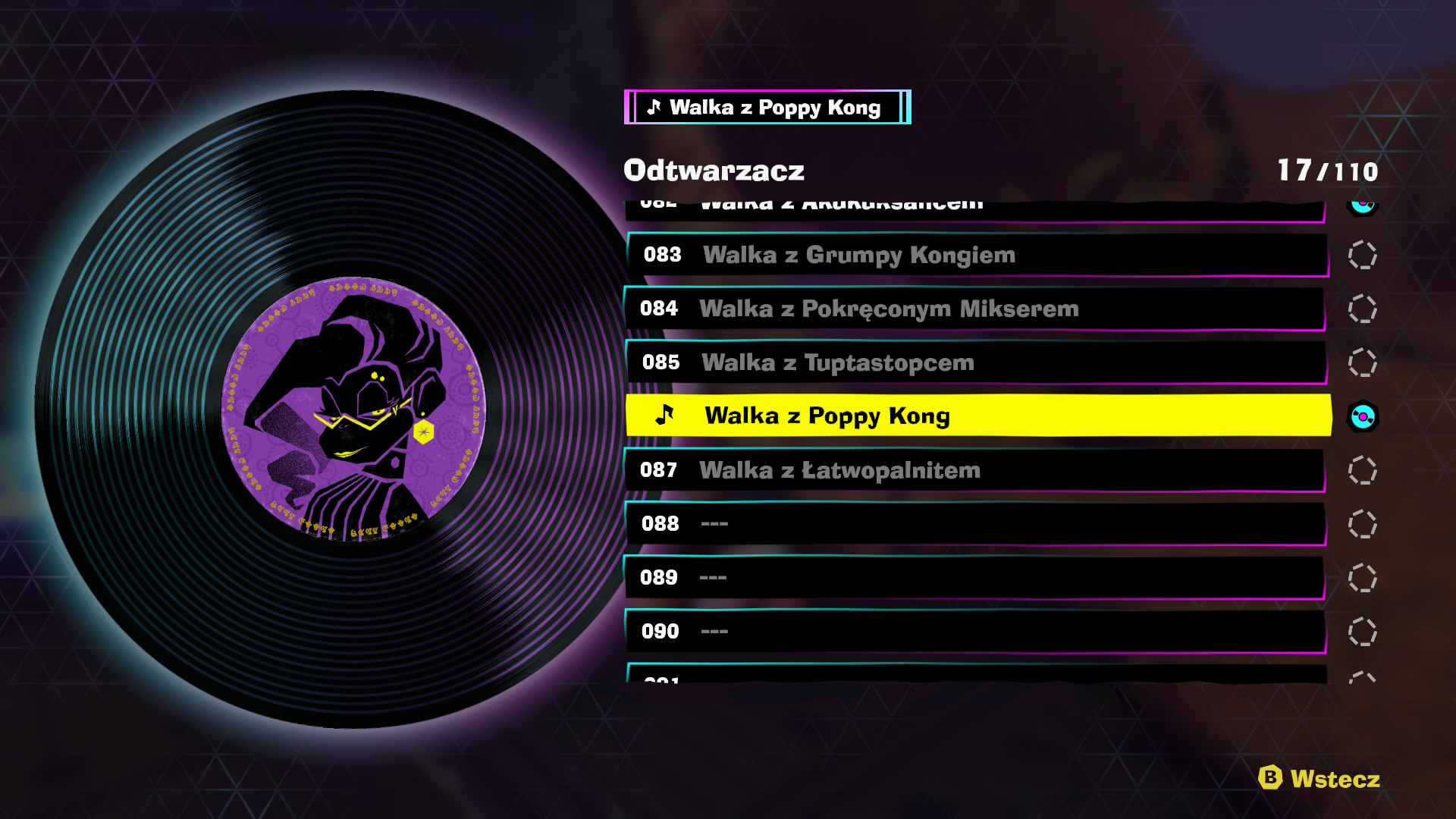Click the vinyl record's Poppy Kong label
This screenshot has height=819, width=1456.
pos(353,409)
